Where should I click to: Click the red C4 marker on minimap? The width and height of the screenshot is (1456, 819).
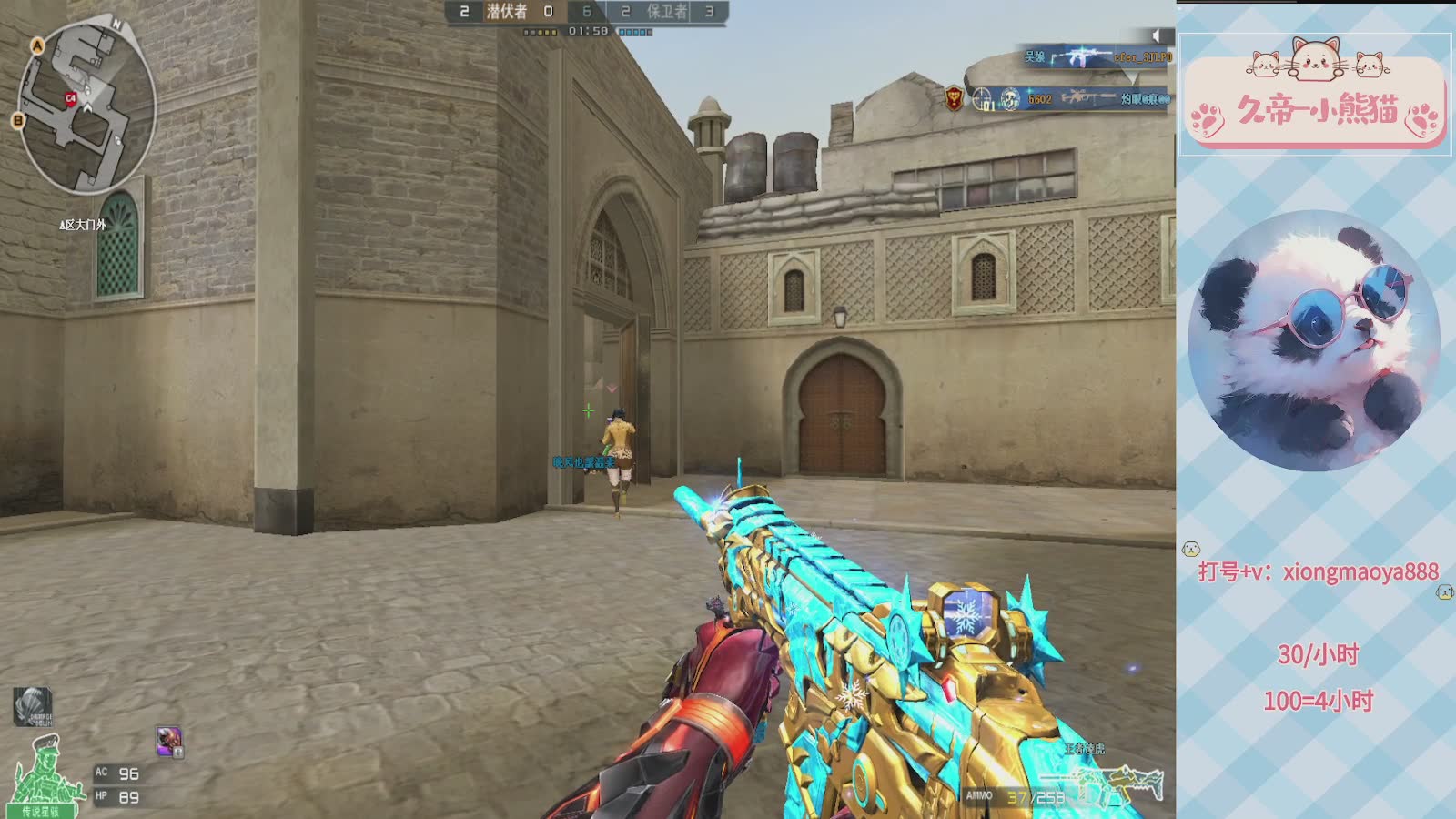click(70, 98)
